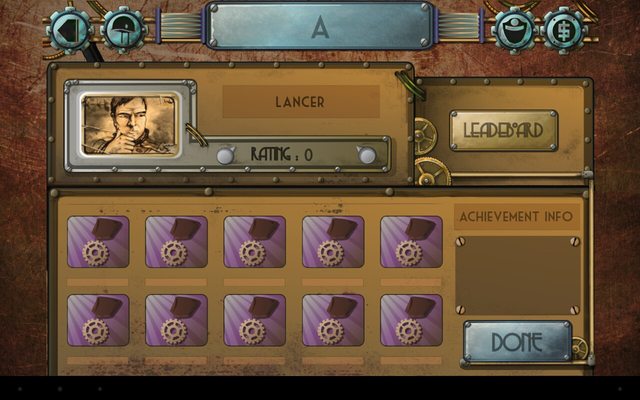
Task: Go back using the left arrow gear
Action: 71,28
